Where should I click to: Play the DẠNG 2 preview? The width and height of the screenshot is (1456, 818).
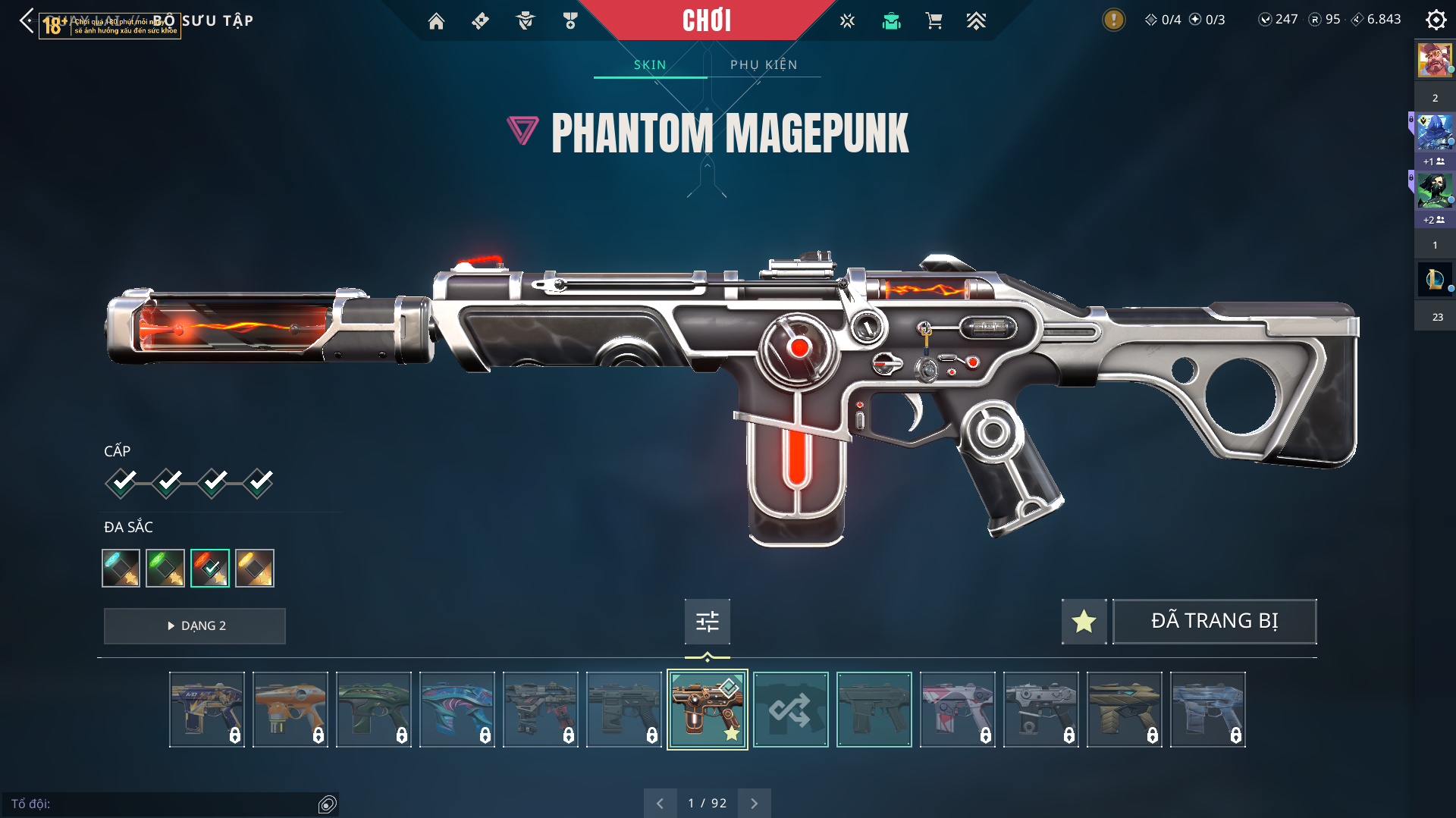coord(195,626)
